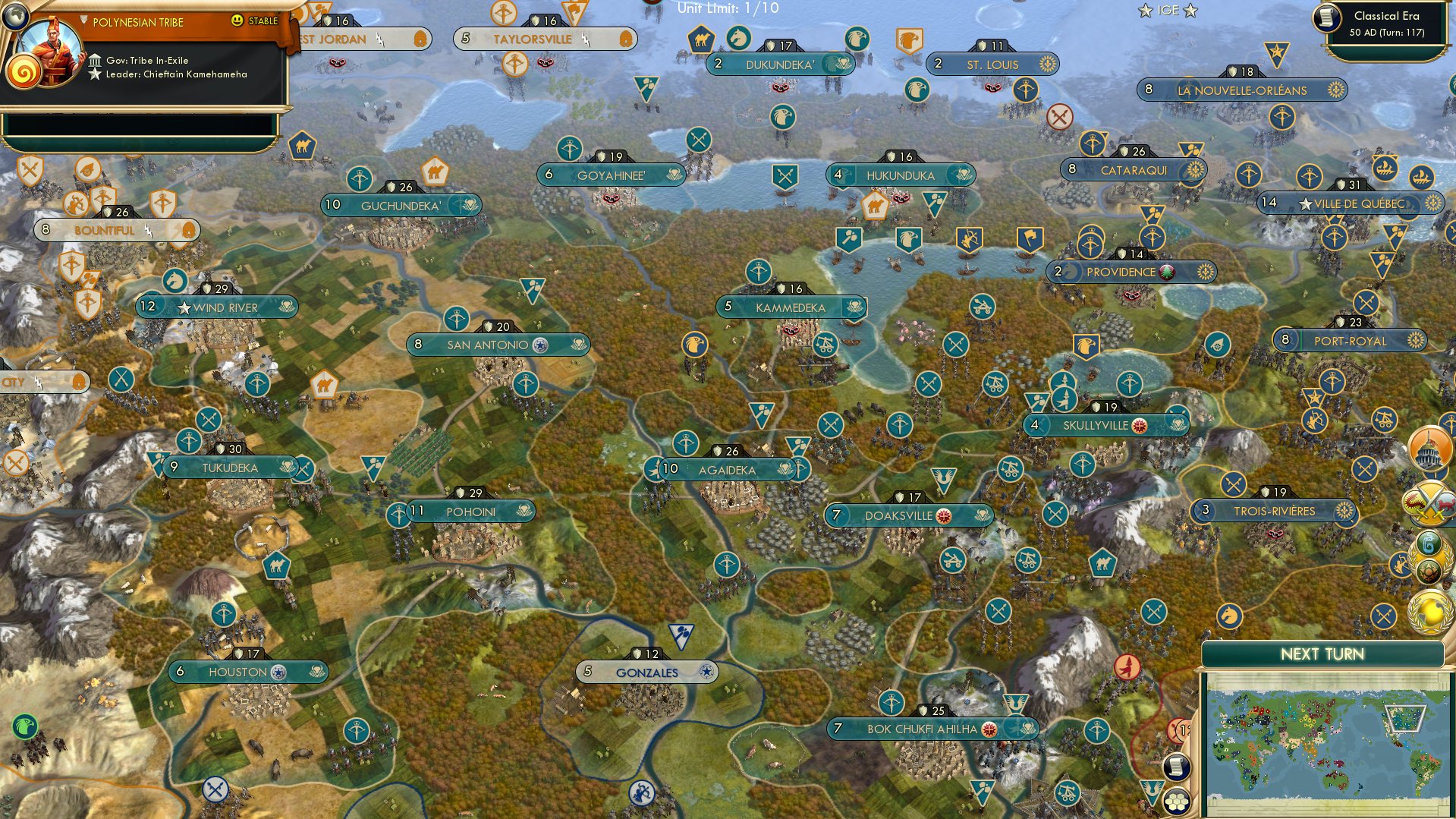Toggle strategic view with the hexagon icon

(x=1177, y=801)
